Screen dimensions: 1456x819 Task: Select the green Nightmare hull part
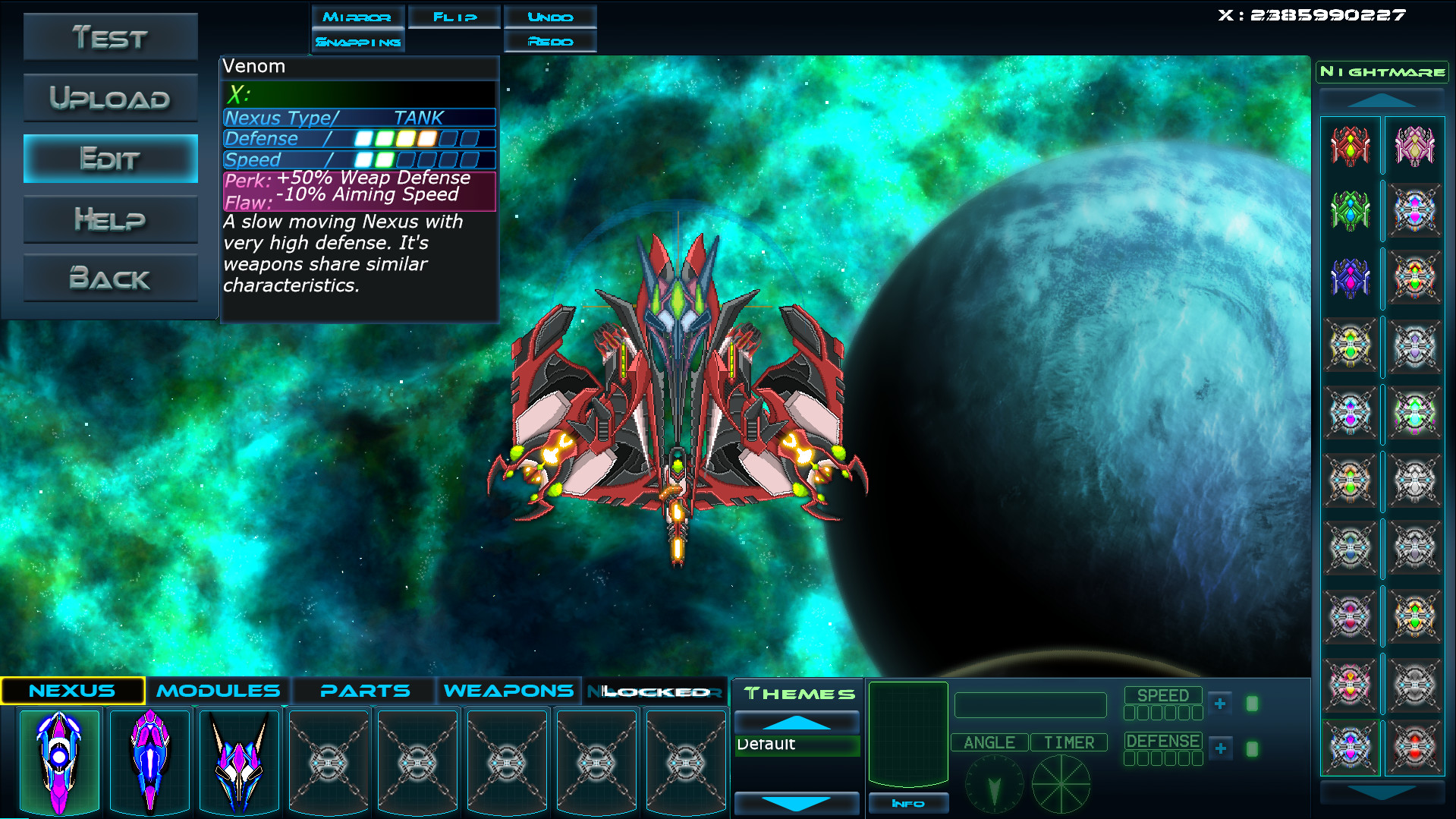point(1351,211)
